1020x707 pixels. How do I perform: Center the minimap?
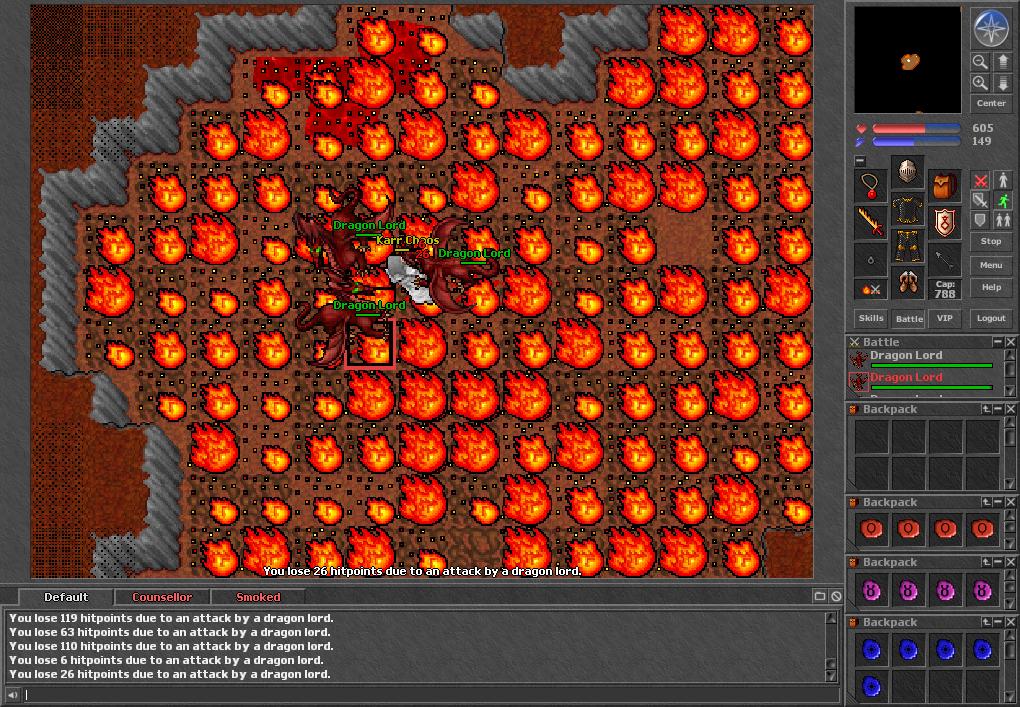click(x=990, y=103)
